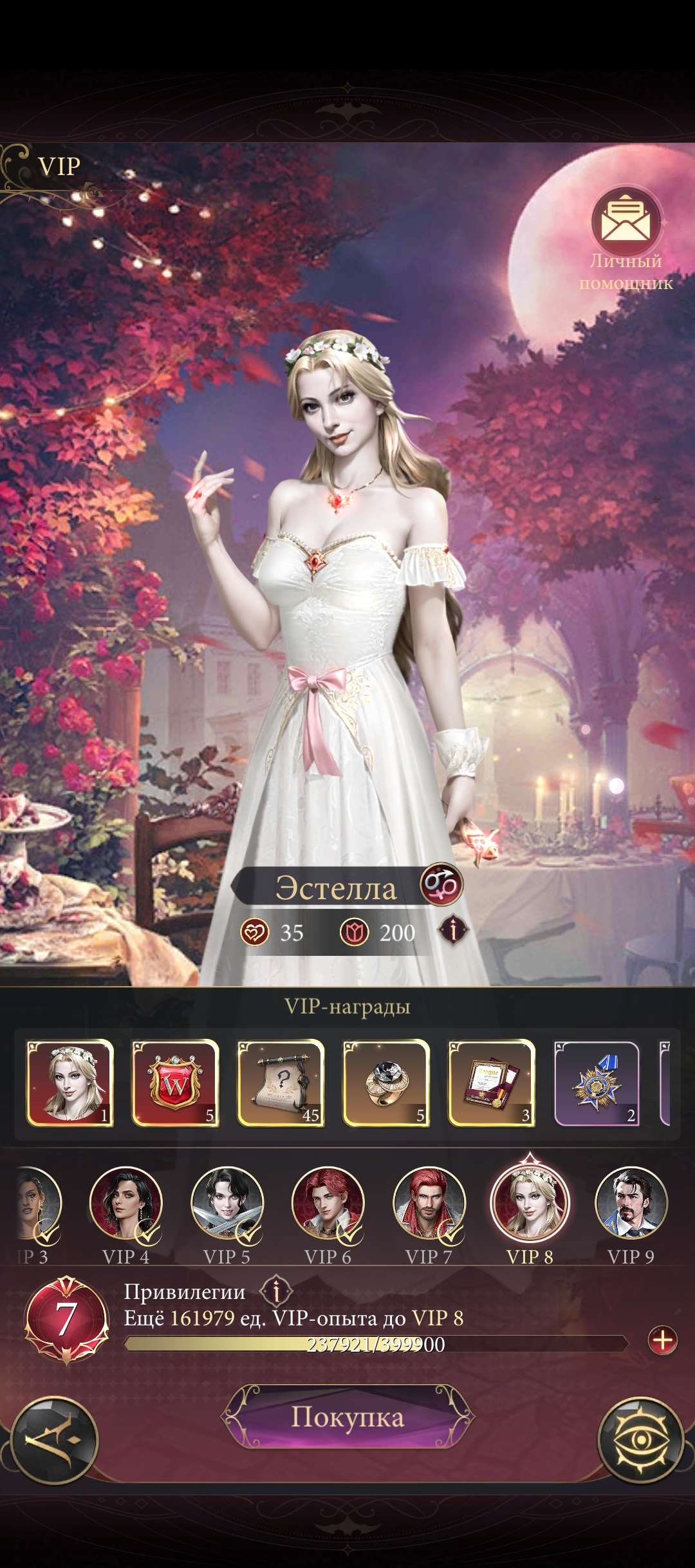Activate the golden eye button
This screenshot has height=1568, width=695.
(x=640, y=1441)
